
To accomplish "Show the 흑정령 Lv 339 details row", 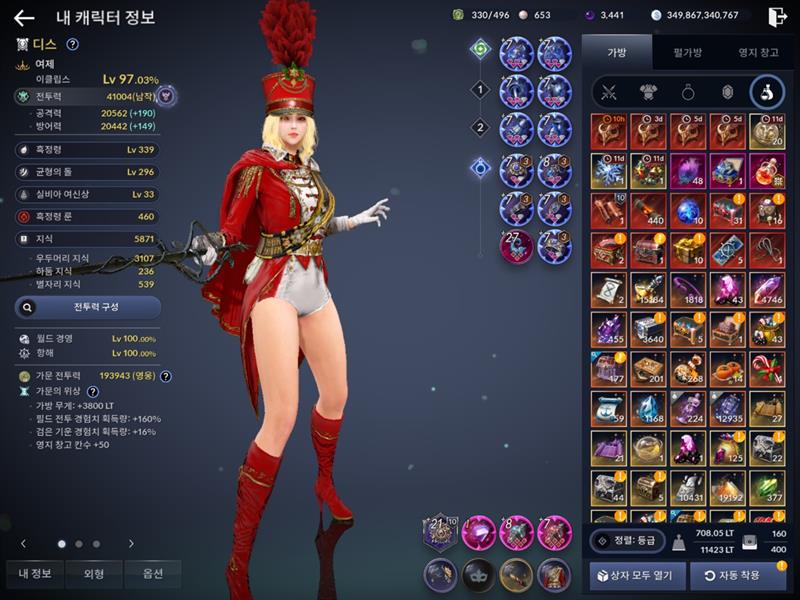I will (87, 149).
